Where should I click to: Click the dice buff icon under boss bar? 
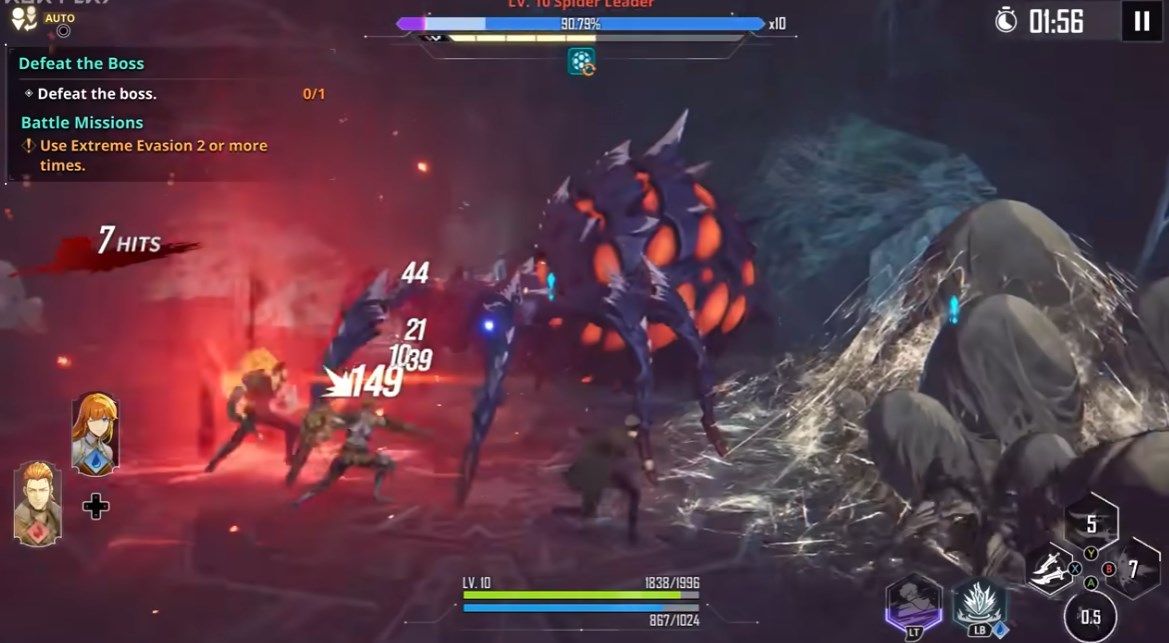click(x=581, y=62)
